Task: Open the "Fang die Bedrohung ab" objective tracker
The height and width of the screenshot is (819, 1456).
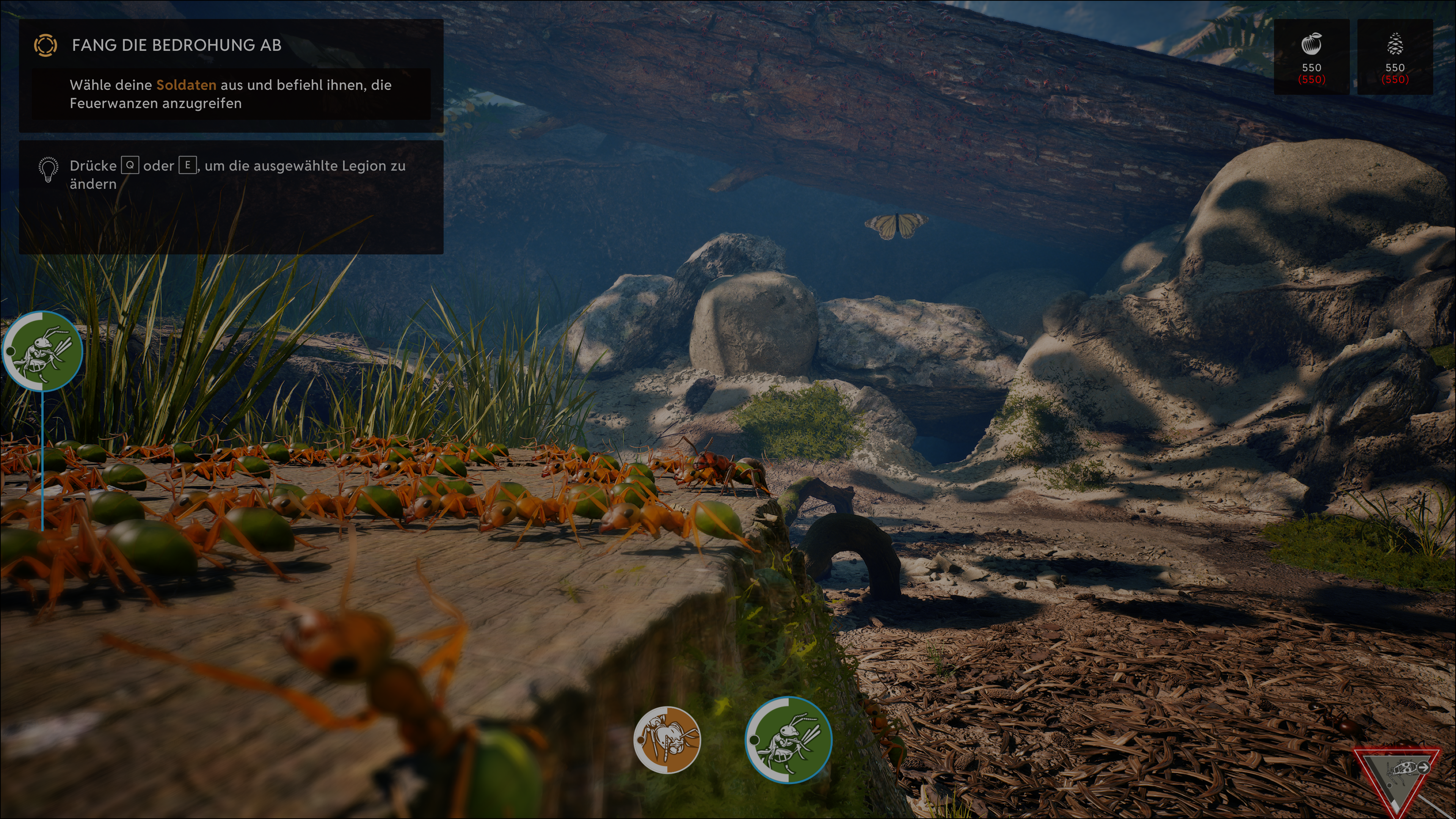Action: (x=176, y=45)
